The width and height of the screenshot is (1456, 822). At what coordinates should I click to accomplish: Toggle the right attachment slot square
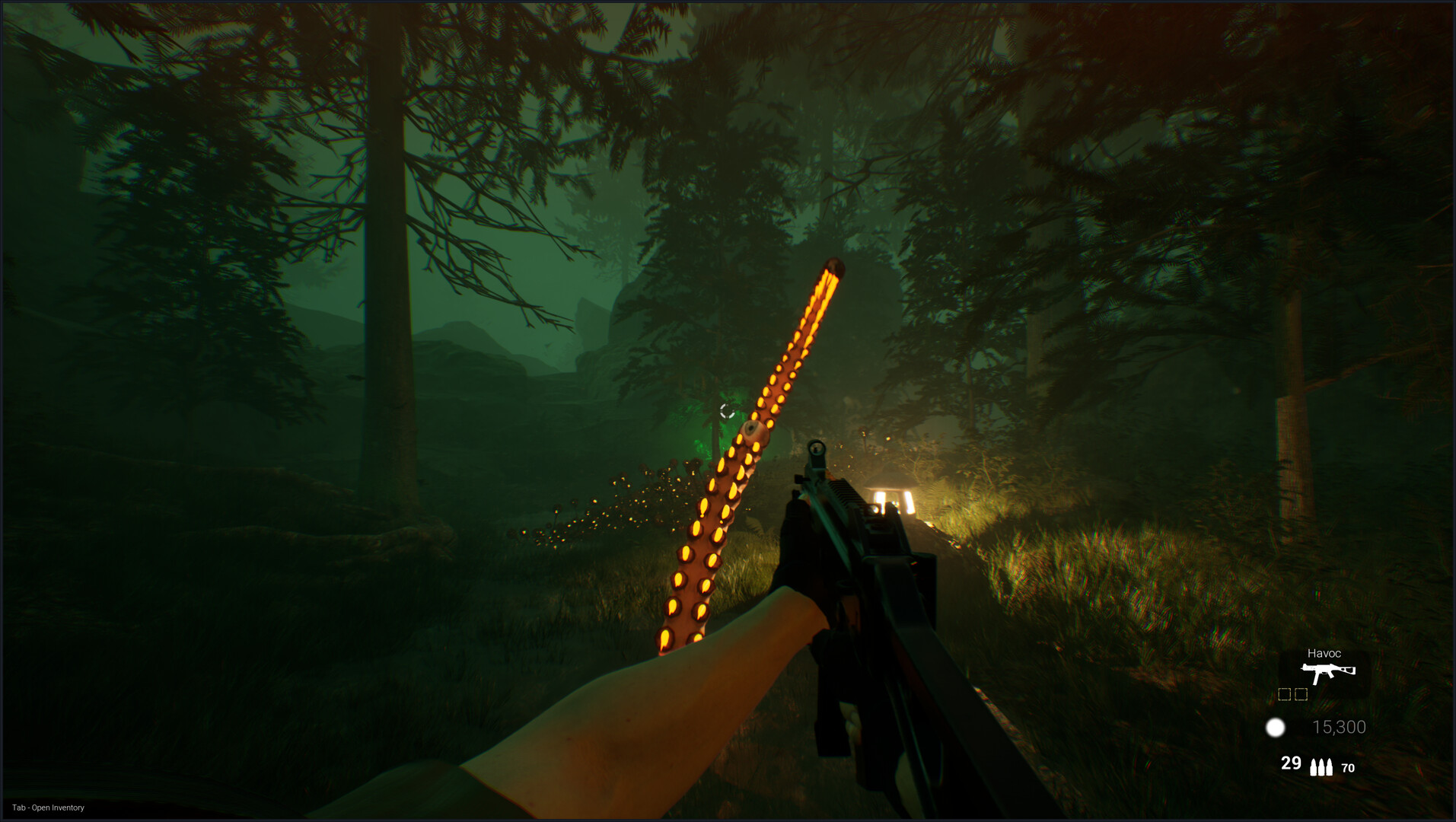[x=1301, y=693]
